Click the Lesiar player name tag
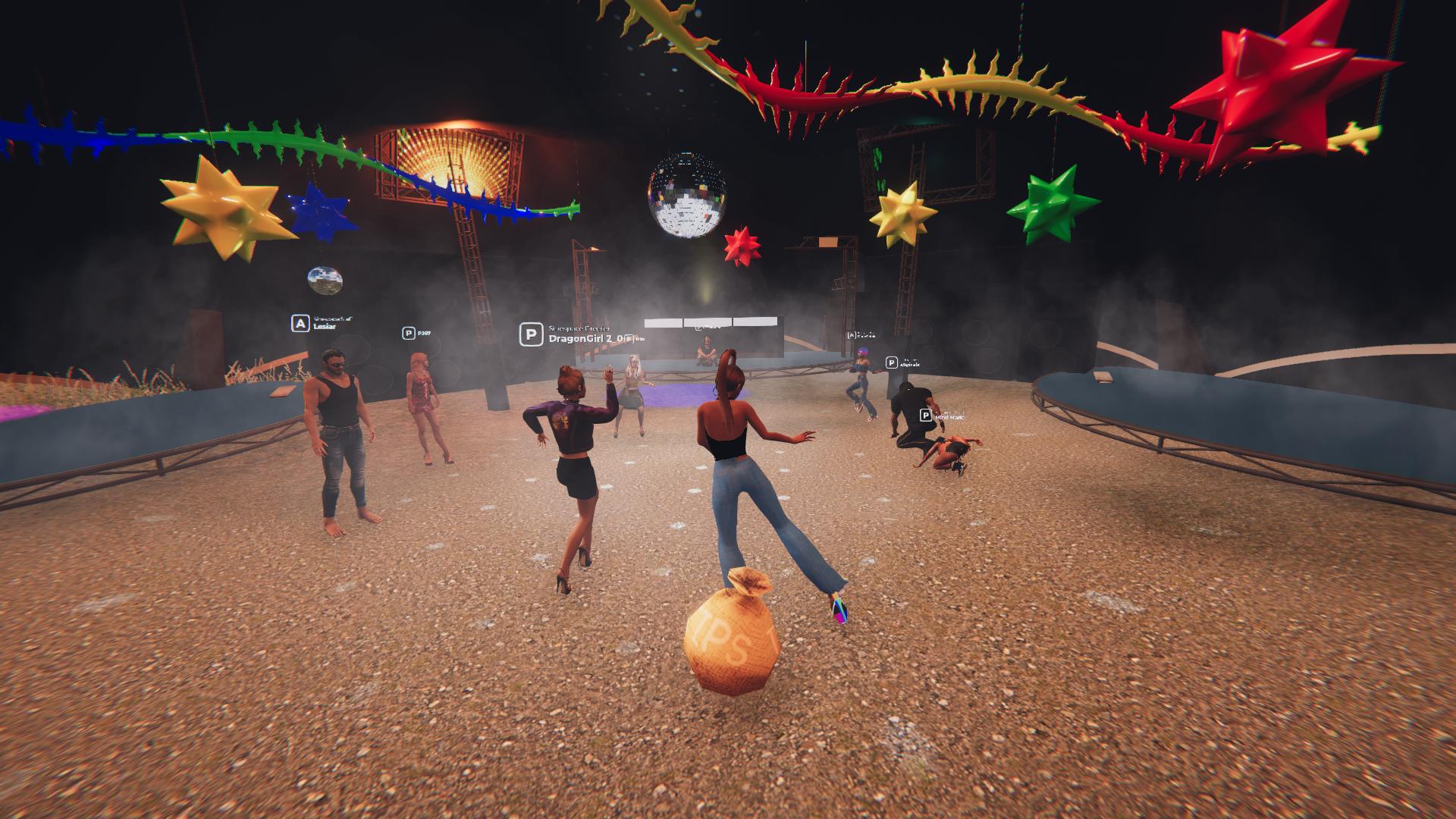The width and height of the screenshot is (1456, 819). coord(323,326)
